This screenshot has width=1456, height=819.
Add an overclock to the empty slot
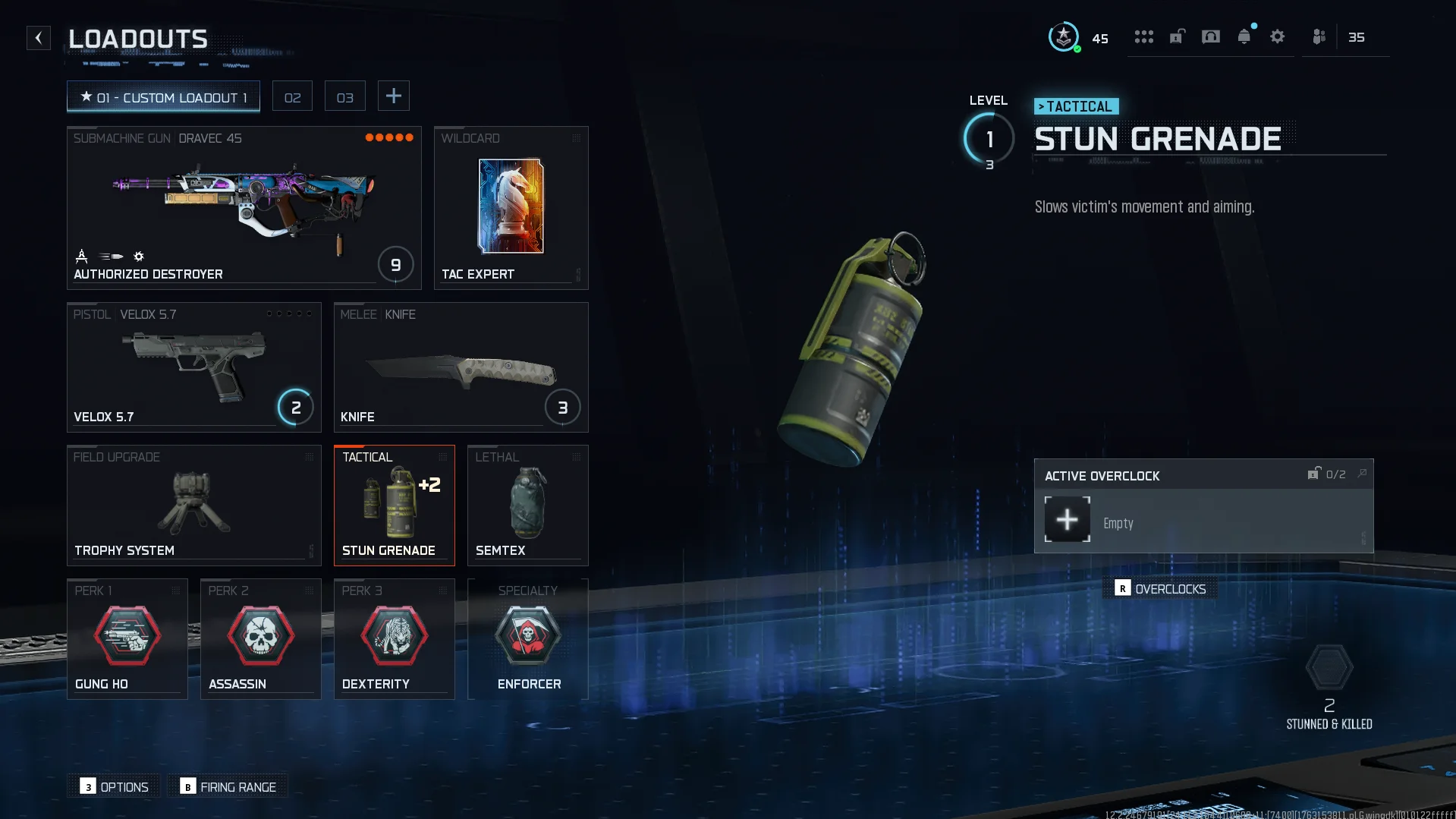[x=1067, y=520]
